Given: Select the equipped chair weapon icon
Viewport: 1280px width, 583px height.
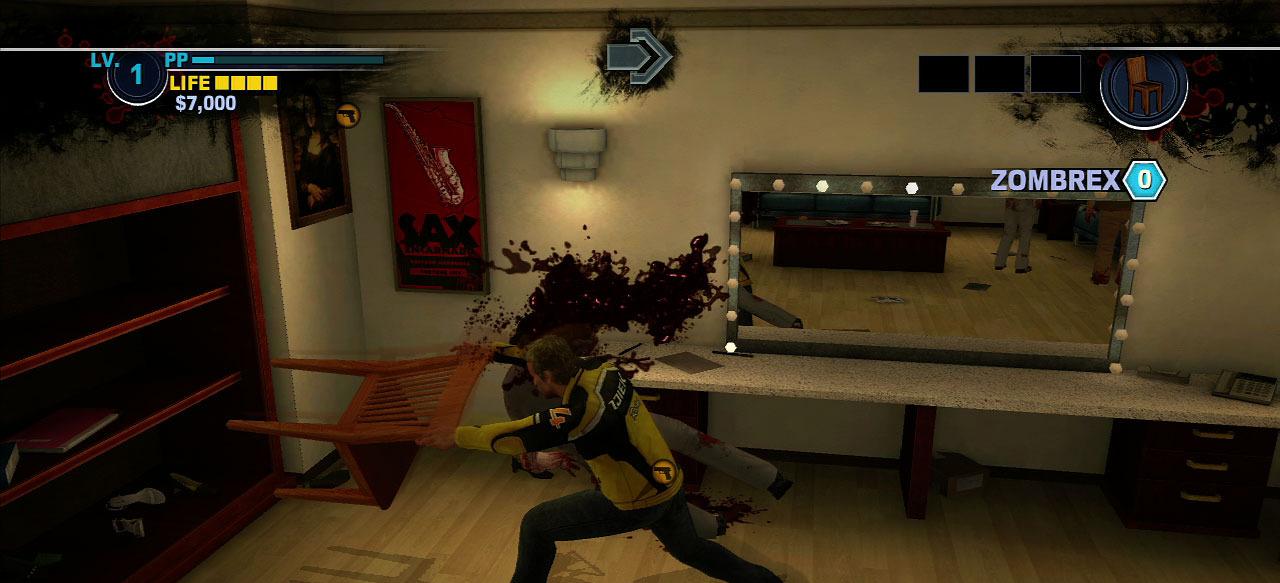Looking at the screenshot, I should click(1144, 85).
